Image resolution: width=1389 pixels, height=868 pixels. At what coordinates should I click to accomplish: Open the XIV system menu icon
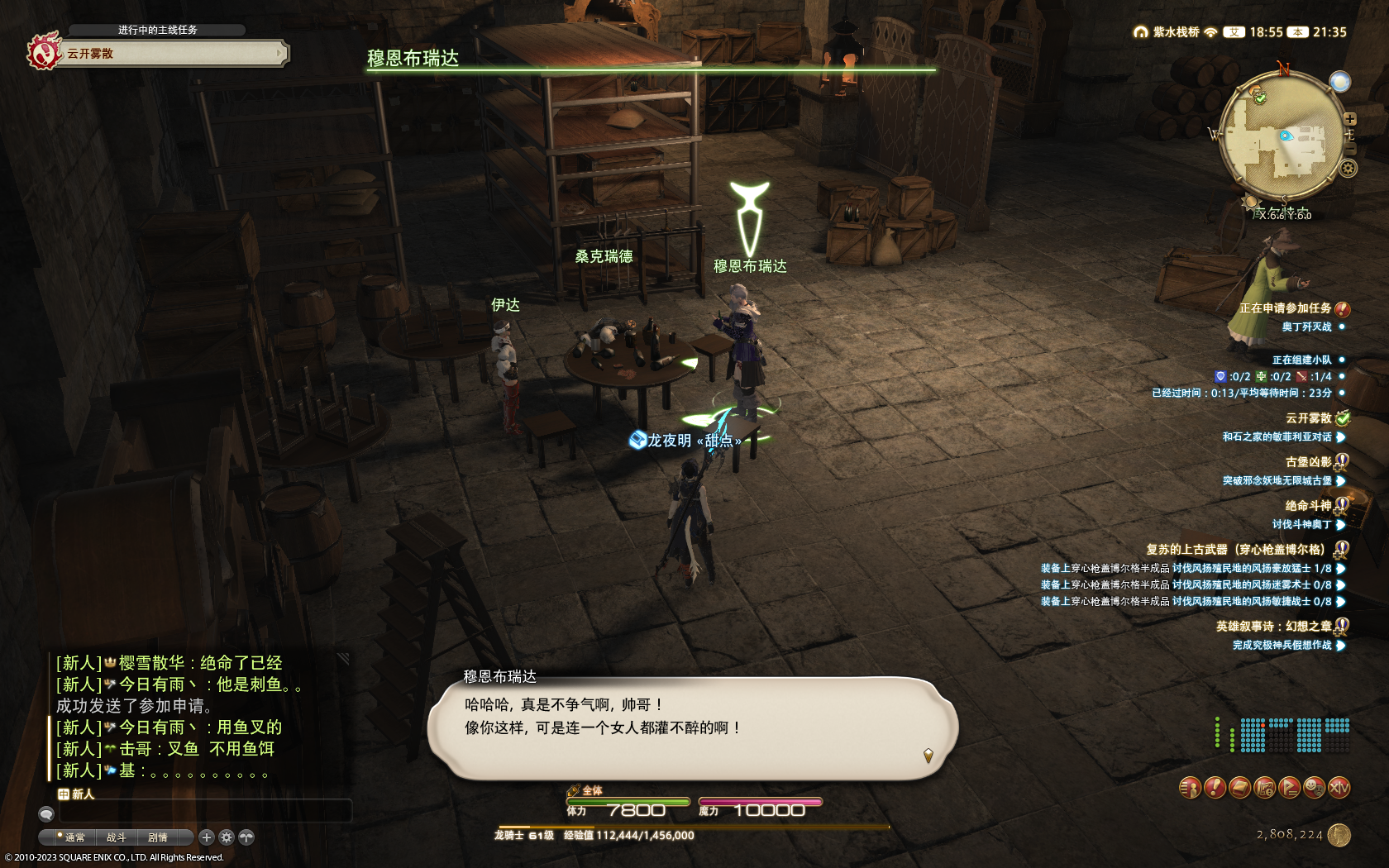(1339, 788)
